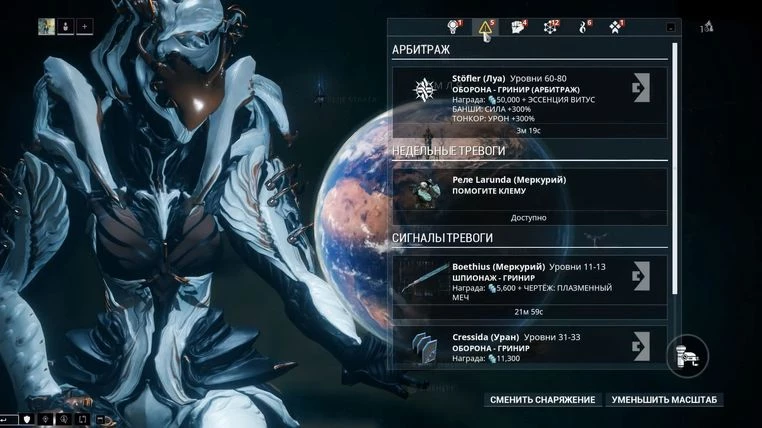Image resolution: width=762 pixels, height=428 pixels.
Task: Click Сменить снаряжение button
Action: point(543,400)
